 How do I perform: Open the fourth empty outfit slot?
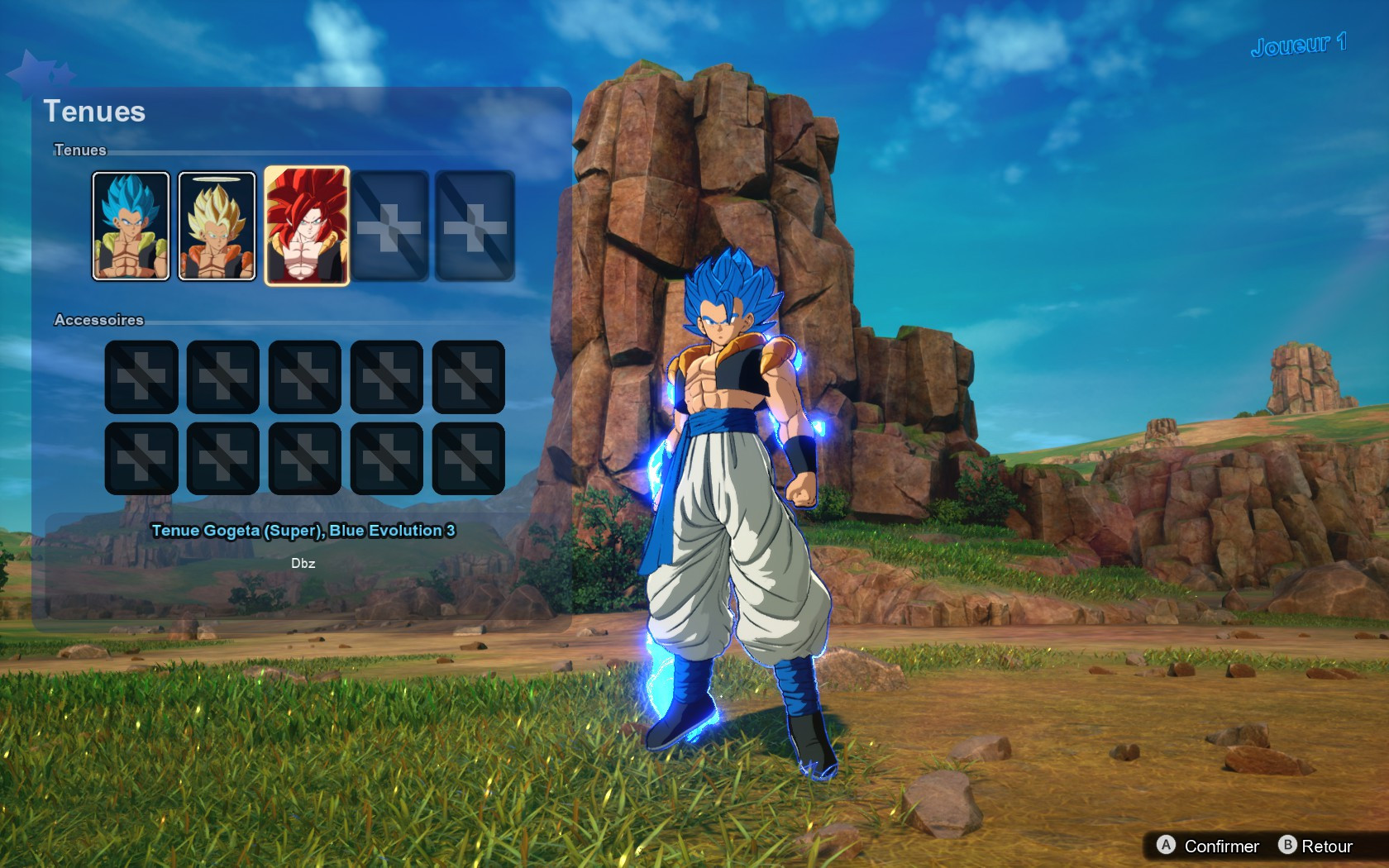(389, 225)
